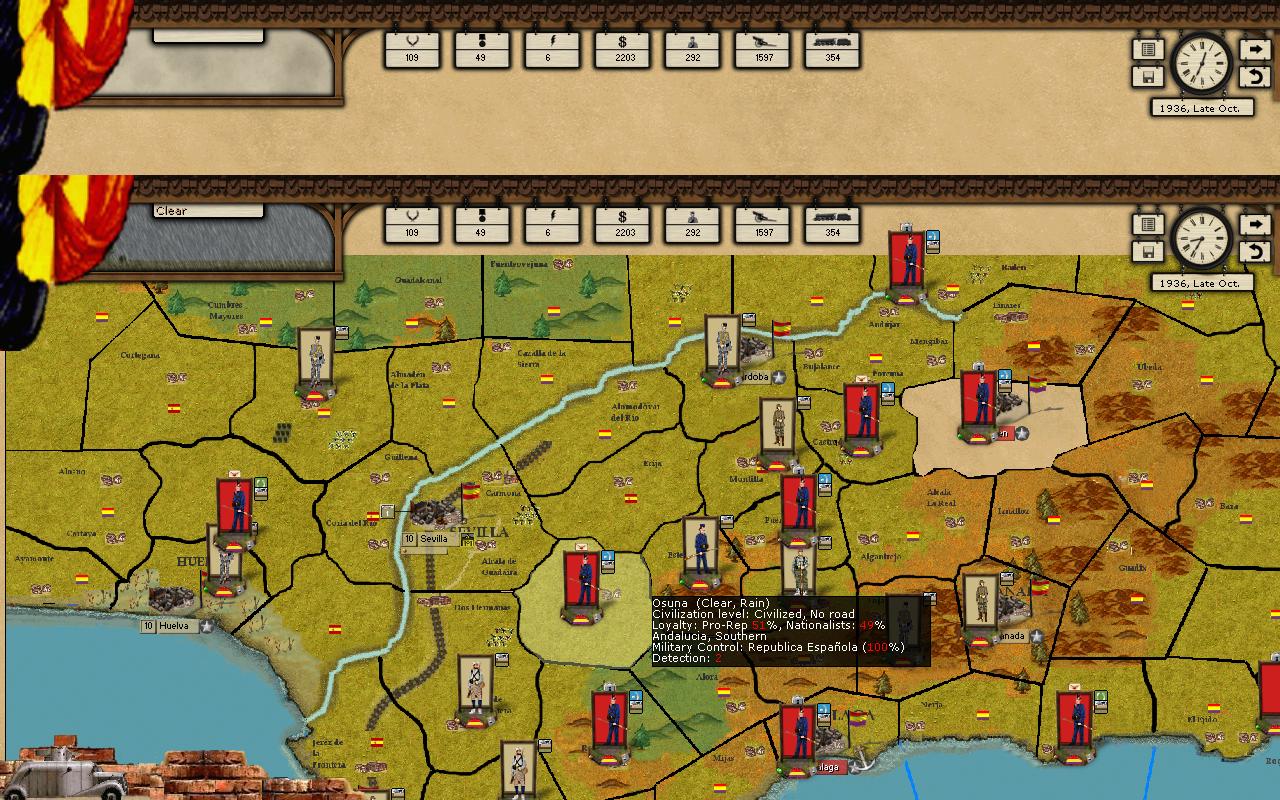Select the unit standing at Andújar
Viewport: 1280px width, 800px height.
(908, 261)
